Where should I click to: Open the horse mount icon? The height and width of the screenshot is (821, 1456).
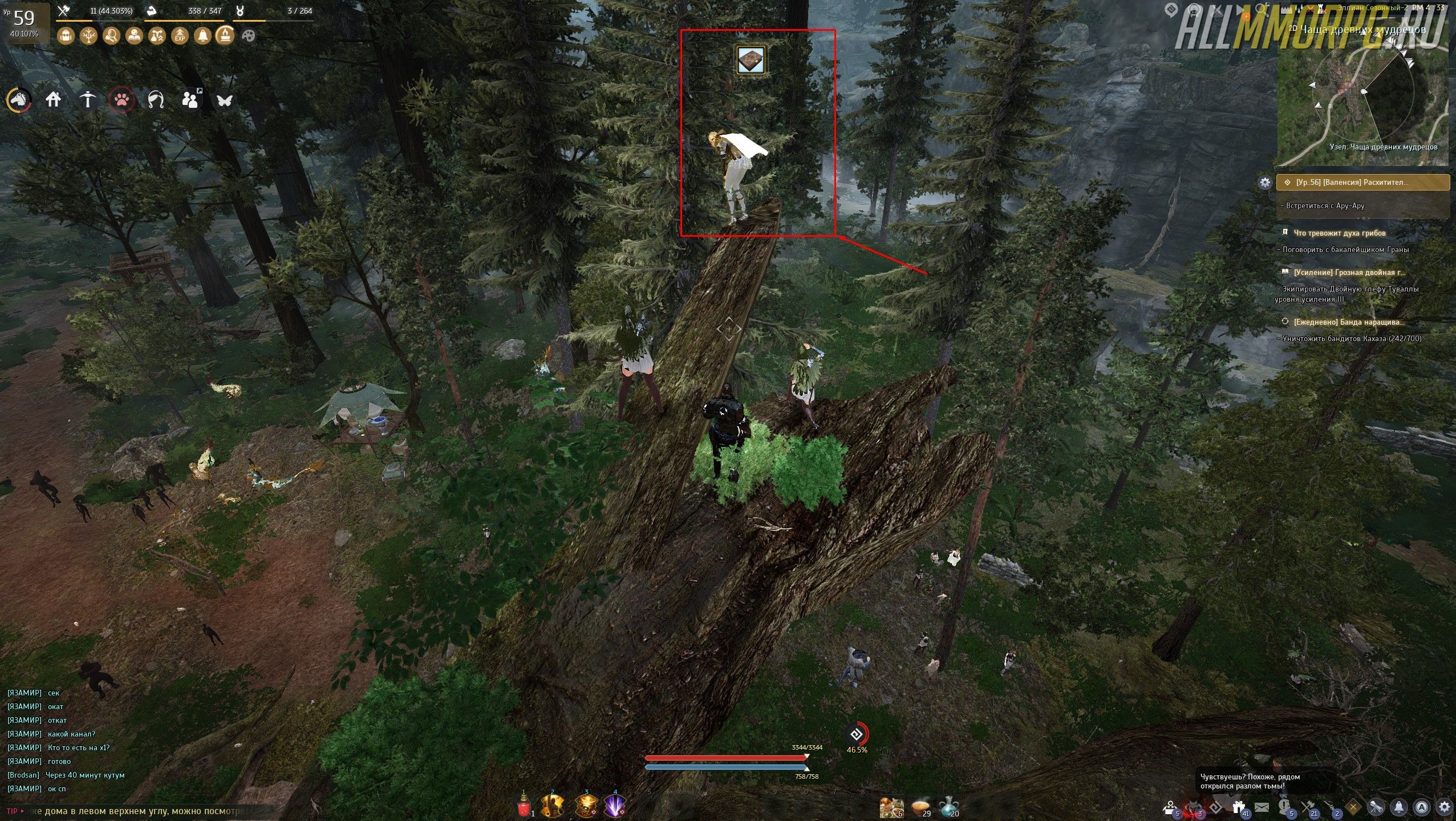point(19,100)
